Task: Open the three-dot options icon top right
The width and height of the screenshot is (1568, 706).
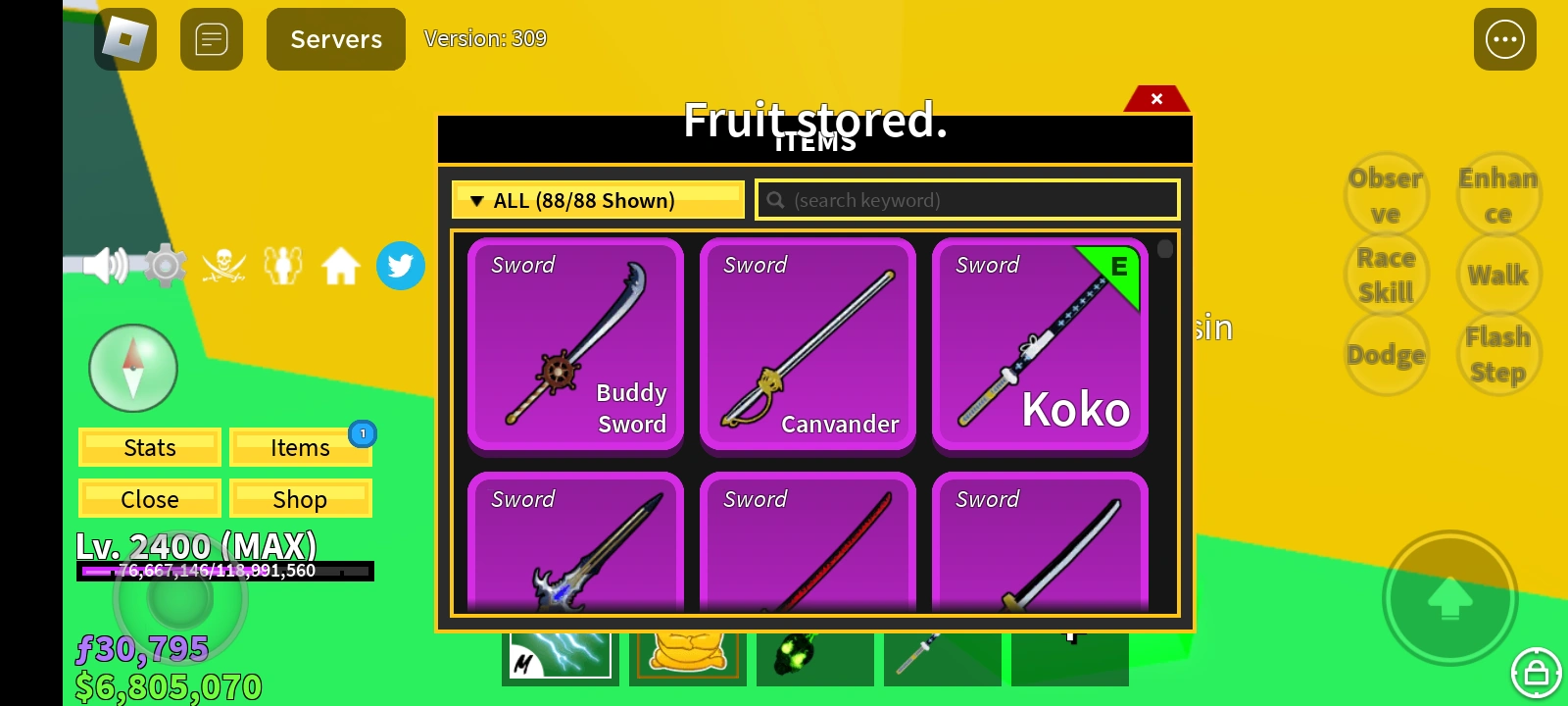Action: [1504, 39]
